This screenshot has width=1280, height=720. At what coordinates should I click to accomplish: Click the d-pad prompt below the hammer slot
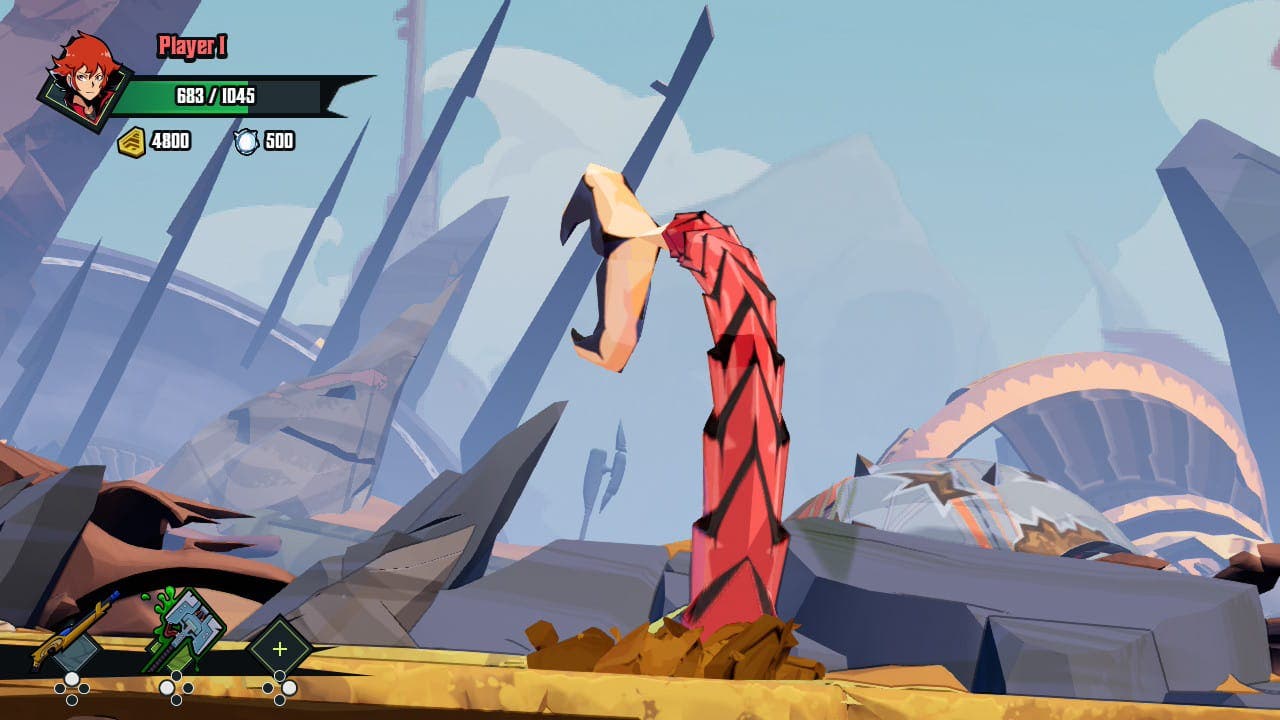[175, 688]
